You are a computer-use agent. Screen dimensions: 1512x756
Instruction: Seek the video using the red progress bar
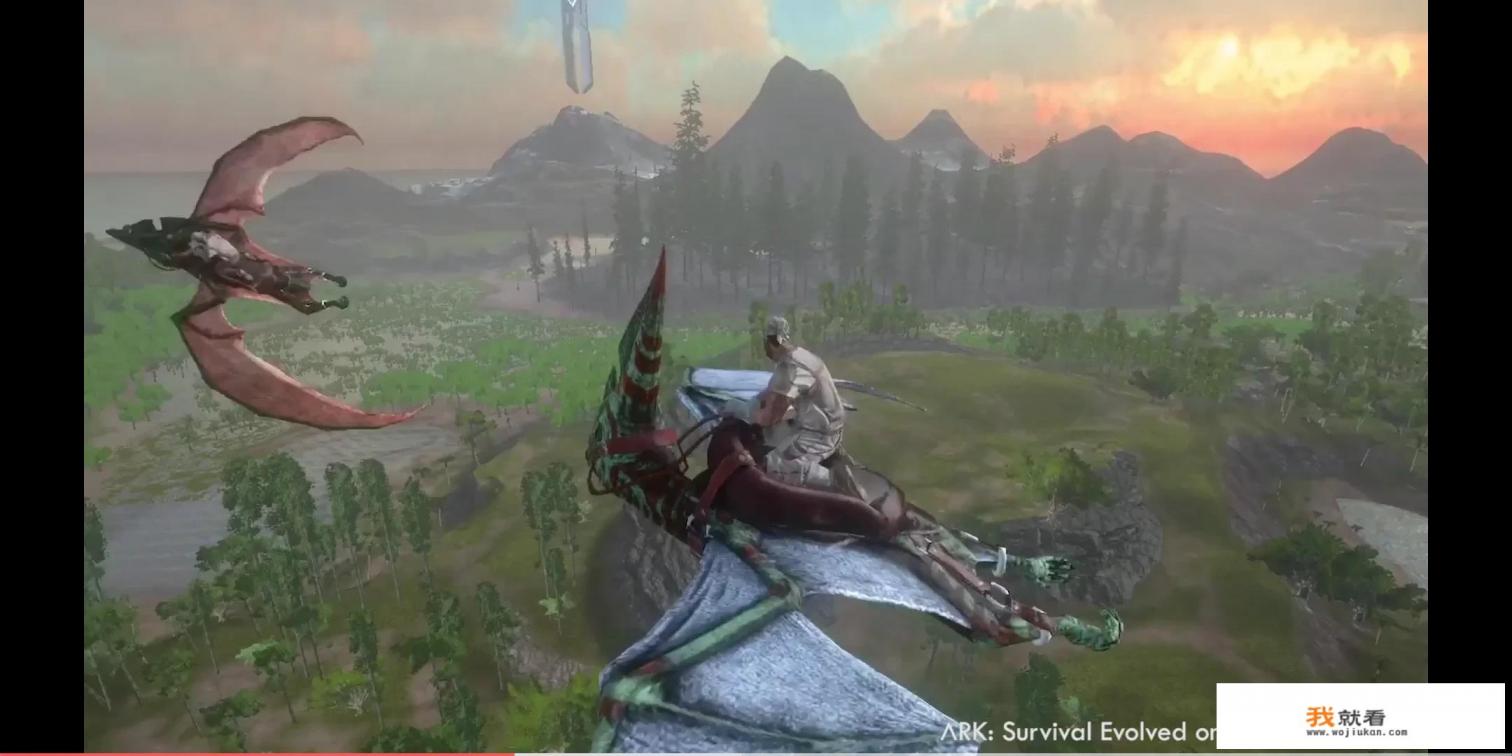pos(300,753)
